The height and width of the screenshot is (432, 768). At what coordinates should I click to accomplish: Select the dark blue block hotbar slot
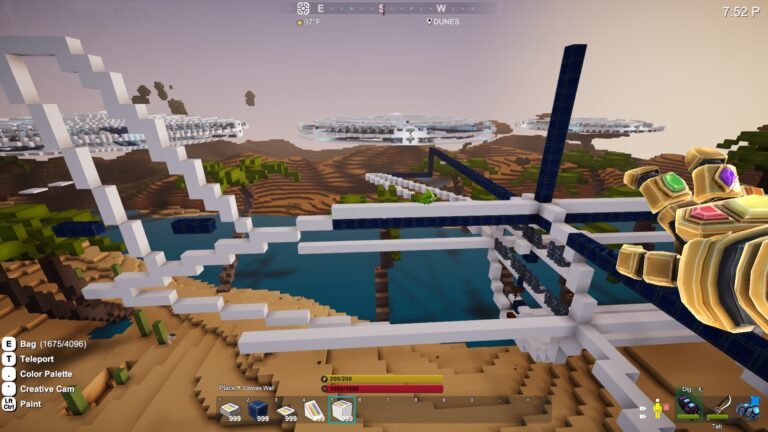tap(258, 409)
